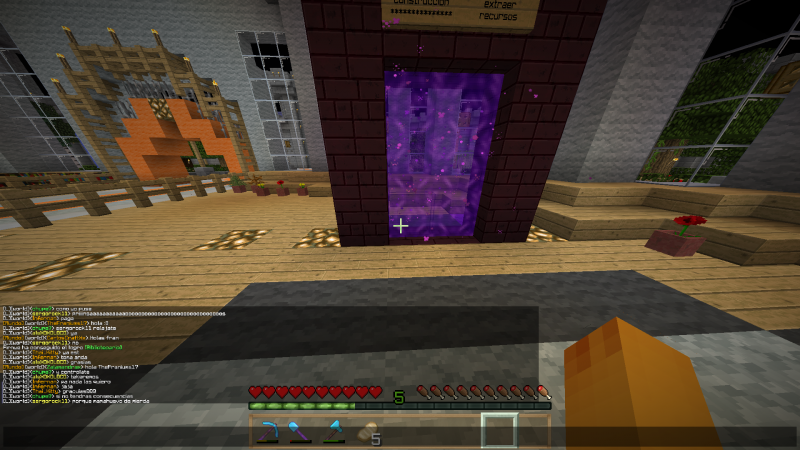Select the diamond axe hotbar slot

pyautogui.click(x=333, y=432)
